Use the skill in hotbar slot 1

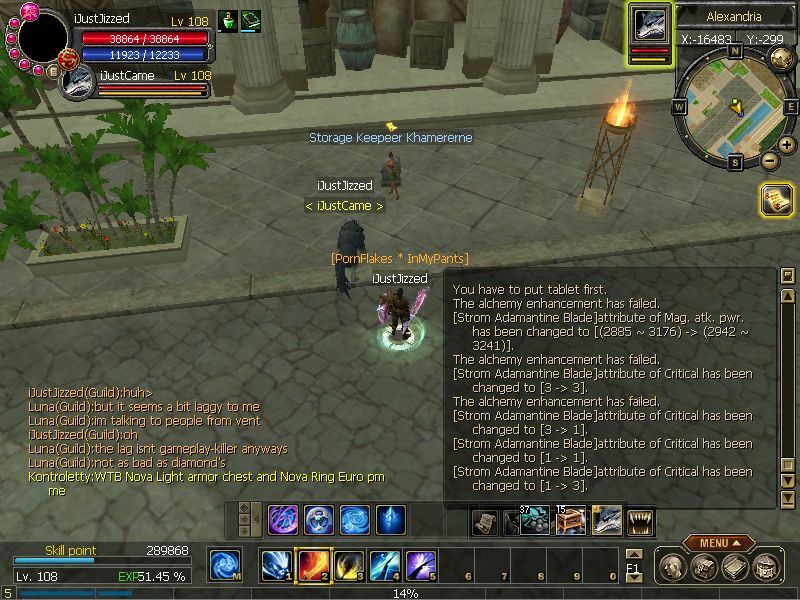tap(277, 566)
